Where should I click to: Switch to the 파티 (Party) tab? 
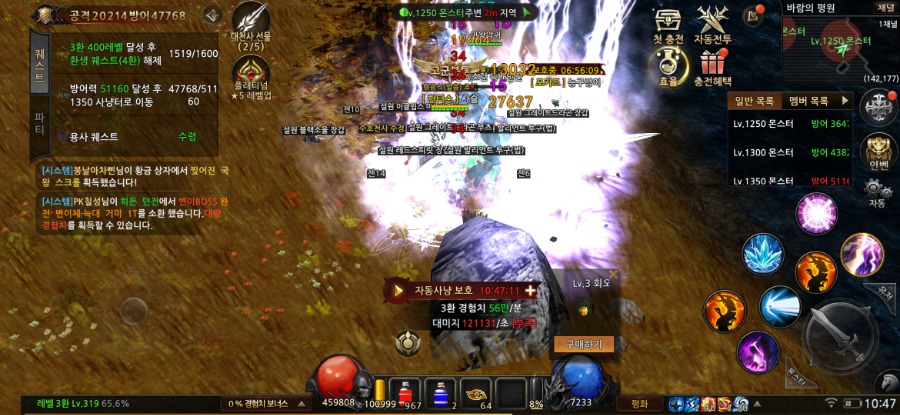[x=41, y=123]
